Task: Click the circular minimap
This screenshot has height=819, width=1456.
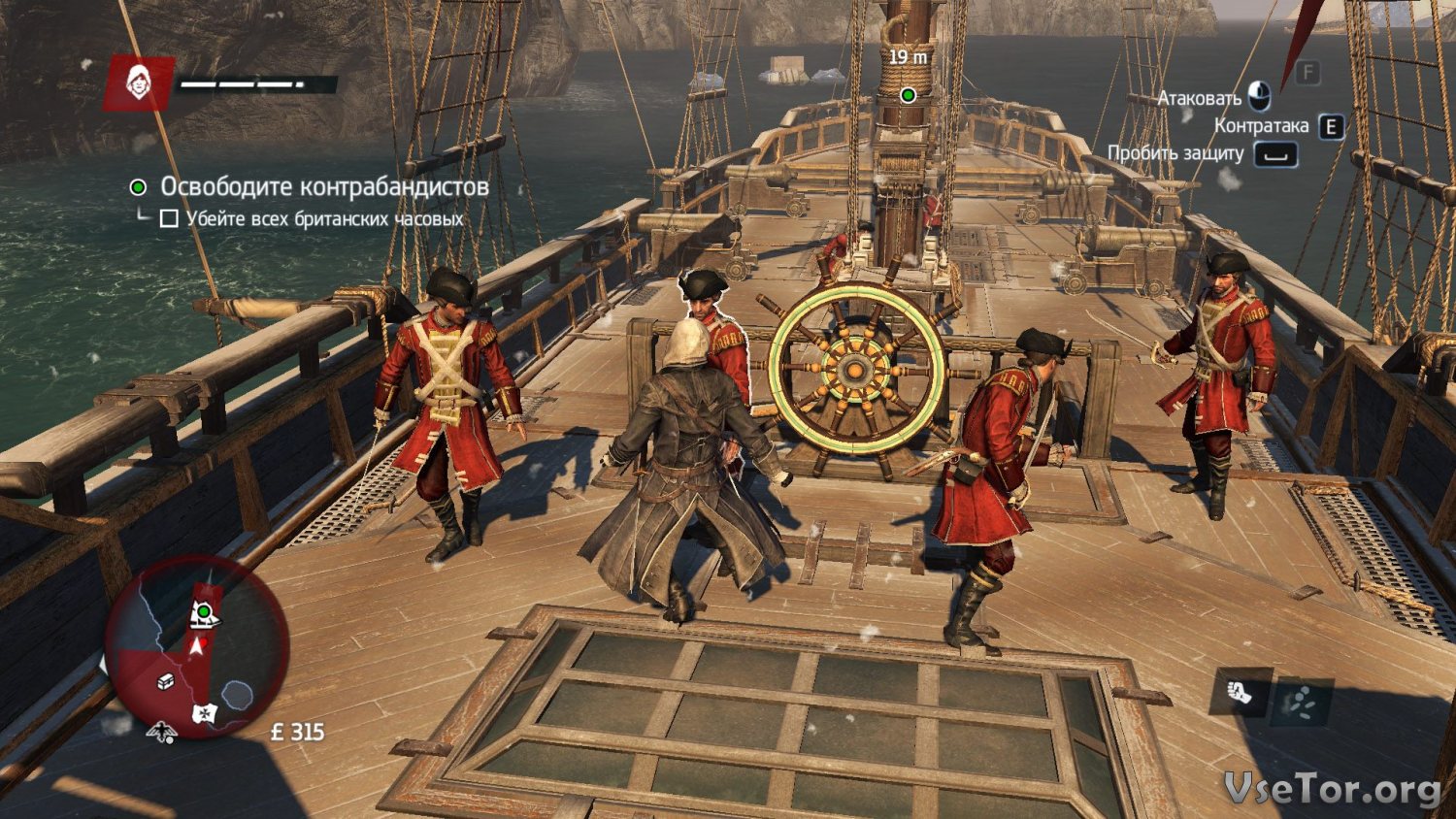Action: pos(196,648)
